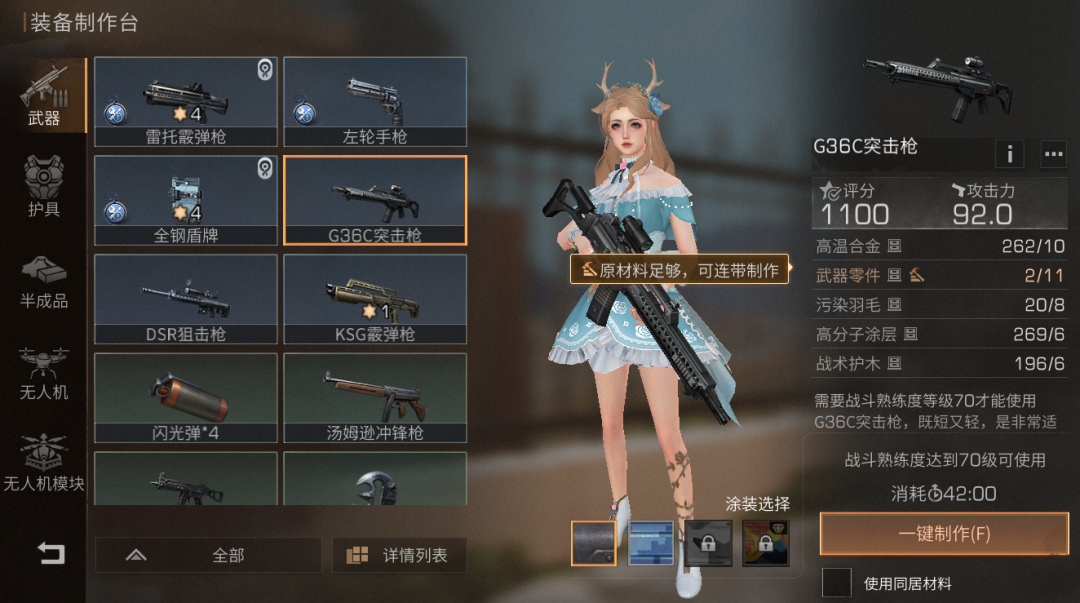Open the 护具 armor category
The image size is (1080, 603).
click(44, 187)
